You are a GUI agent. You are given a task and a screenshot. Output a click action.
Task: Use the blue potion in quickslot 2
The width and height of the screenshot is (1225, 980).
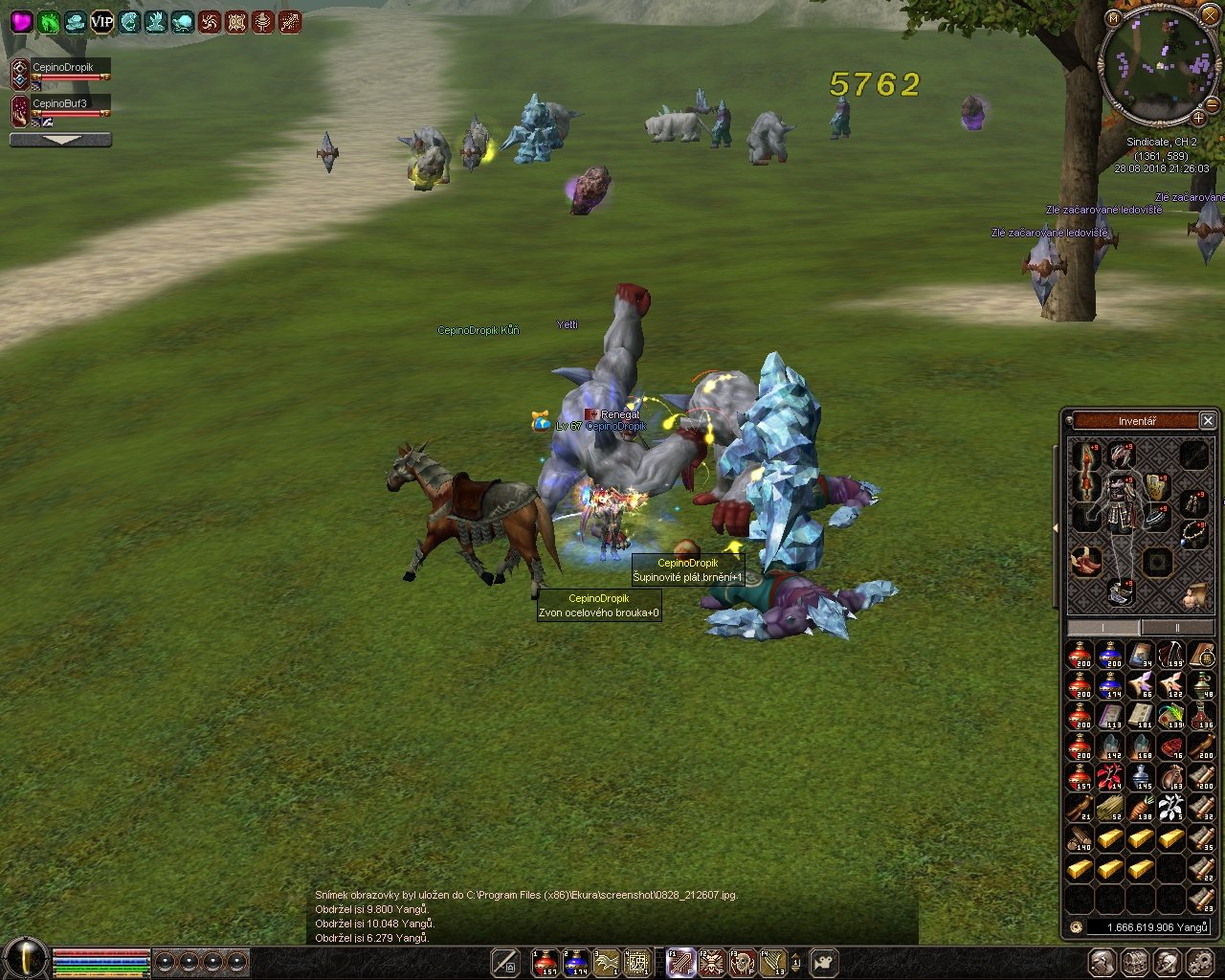pyautogui.click(x=574, y=963)
